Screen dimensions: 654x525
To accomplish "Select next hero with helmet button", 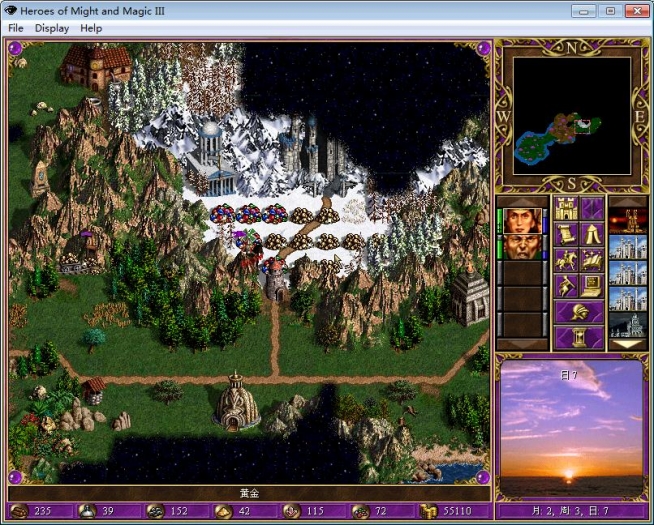I will click(578, 312).
